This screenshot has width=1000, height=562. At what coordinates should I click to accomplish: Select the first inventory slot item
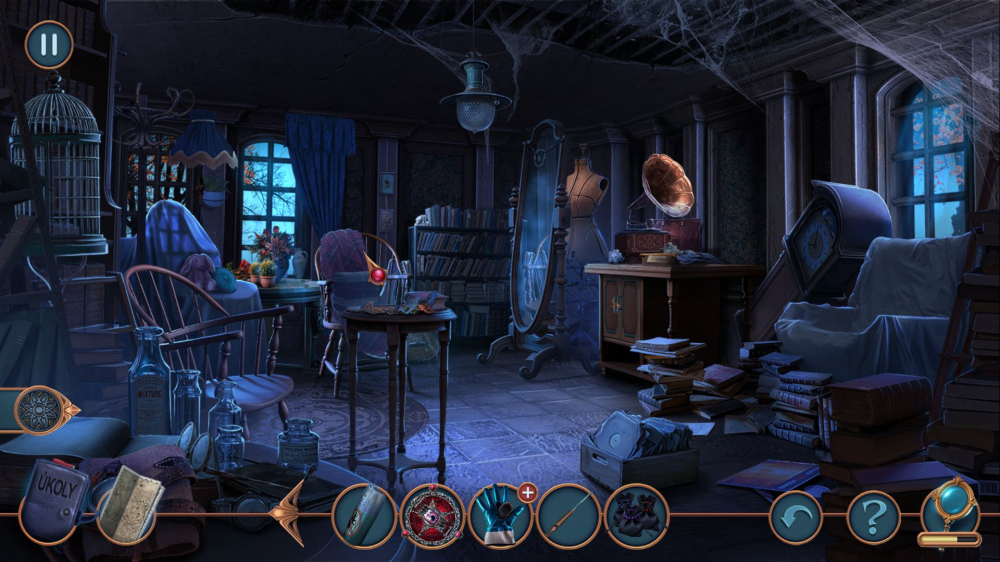364,516
